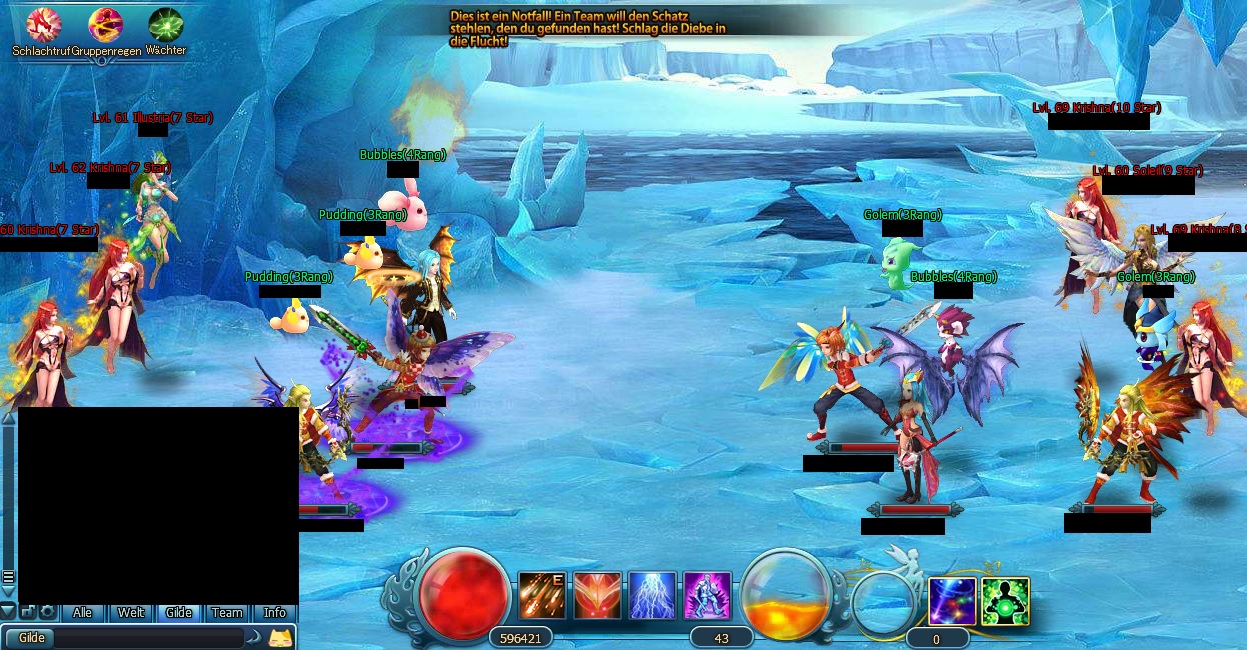Activate the Schlachtruf skill icon
Viewport: 1247px width, 650px height.
click(42, 24)
